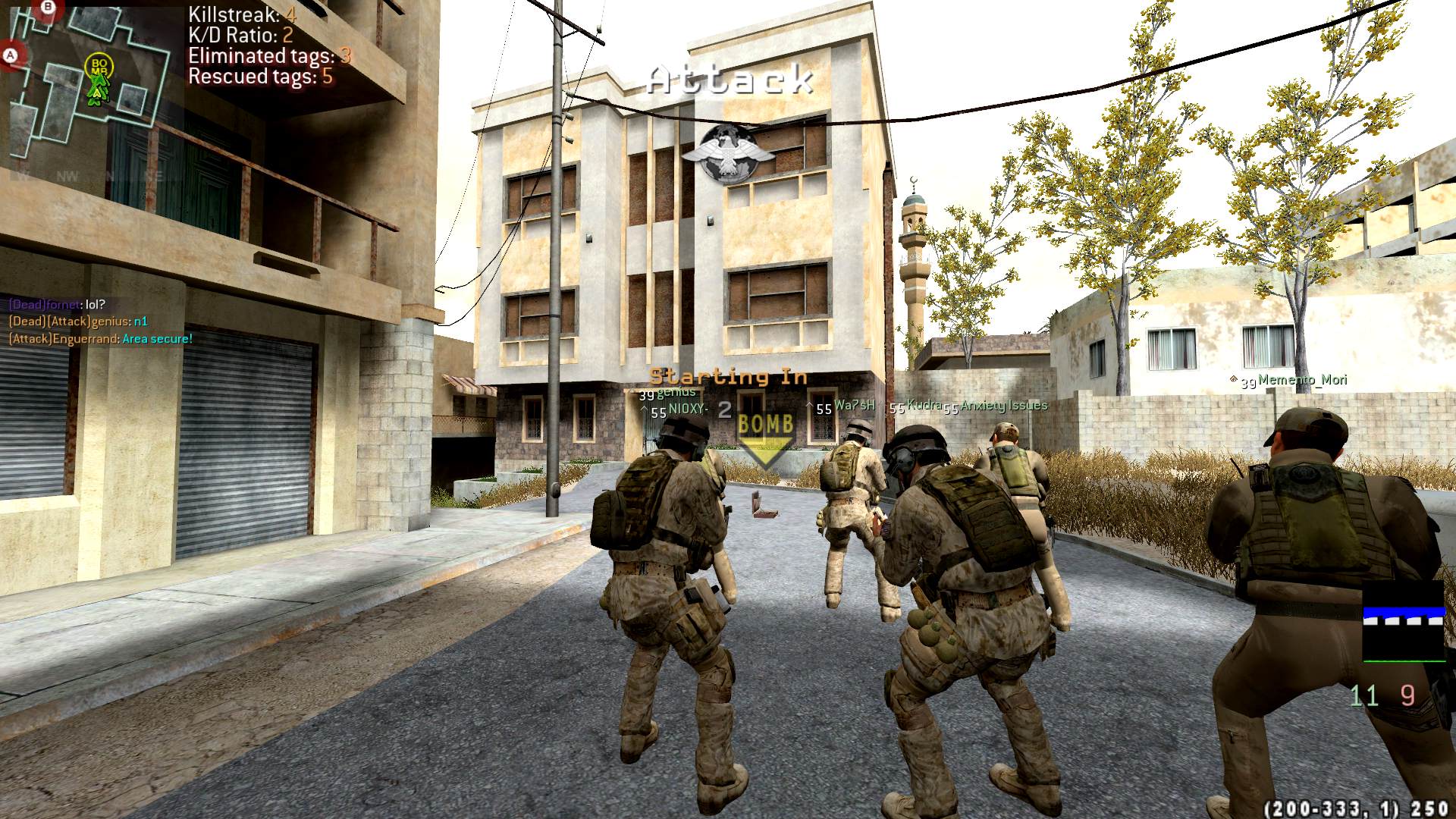
Task: Click the blue weapon indicator panel
Action: click(x=1404, y=622)
